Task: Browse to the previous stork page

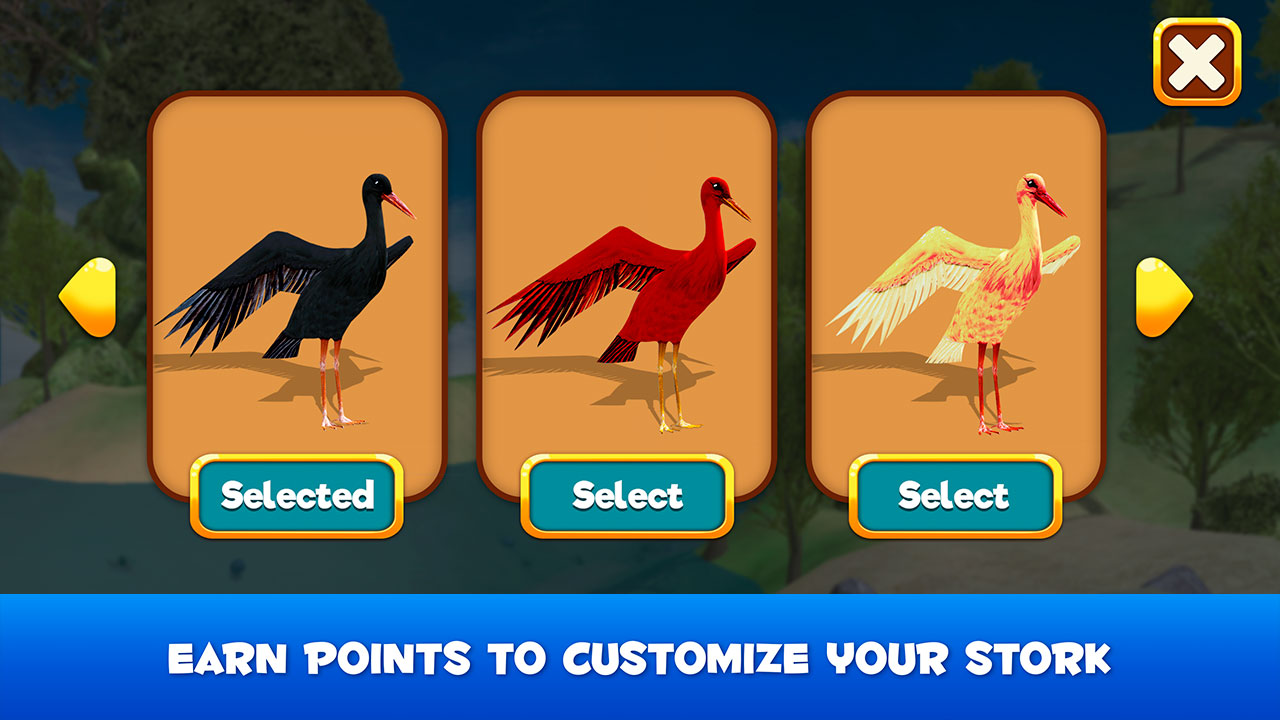Action: (90, 298)
